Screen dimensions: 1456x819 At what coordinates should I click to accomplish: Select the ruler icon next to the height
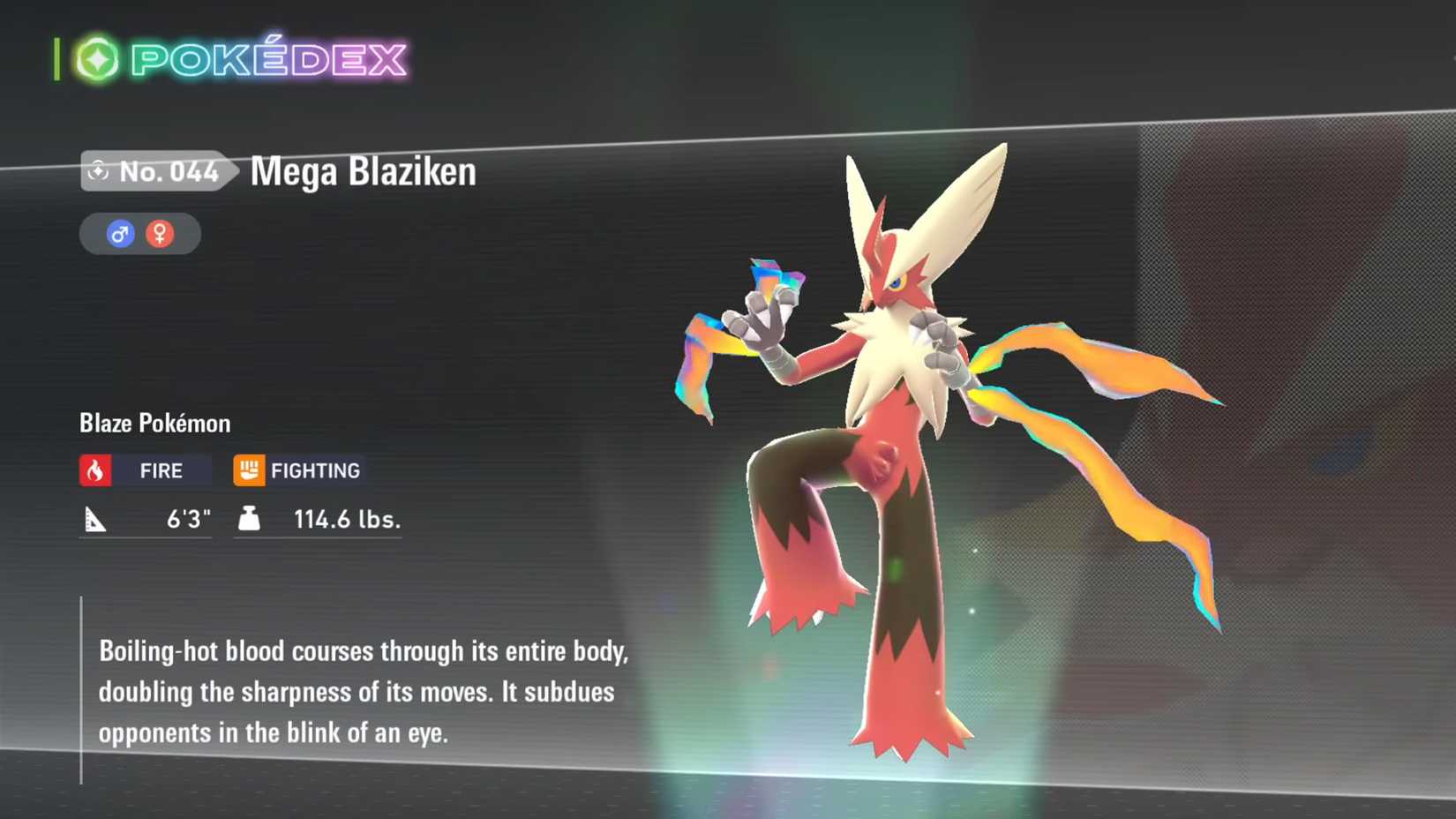coord(97,519)
